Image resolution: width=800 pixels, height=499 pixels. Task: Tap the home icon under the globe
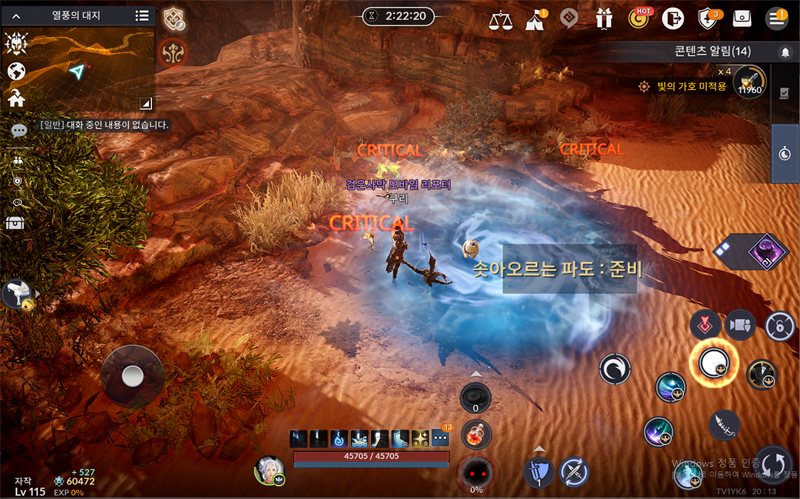click(x=16, y=98)
